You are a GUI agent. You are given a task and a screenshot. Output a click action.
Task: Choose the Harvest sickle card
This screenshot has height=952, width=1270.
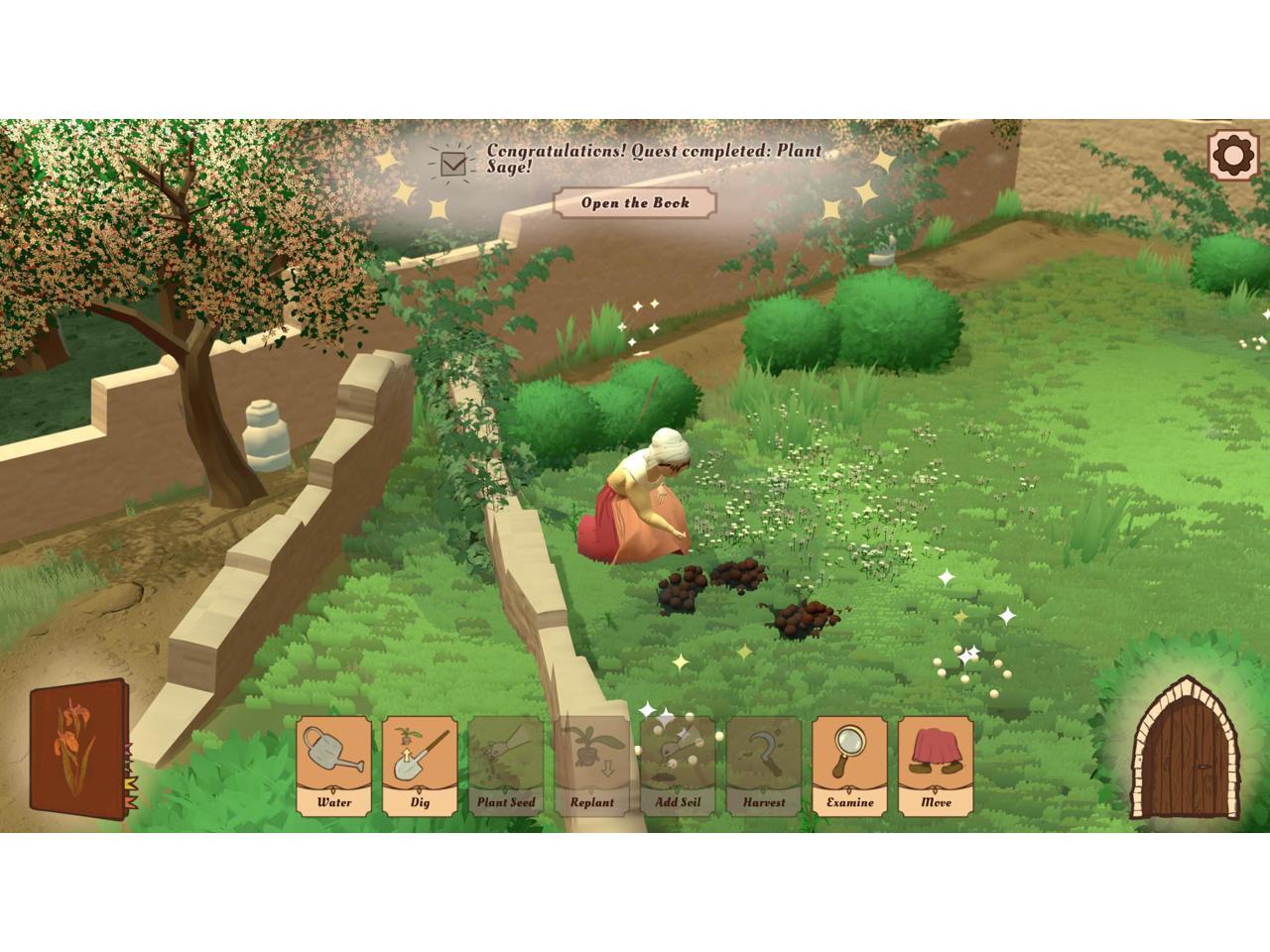click(x=764, y=766)
